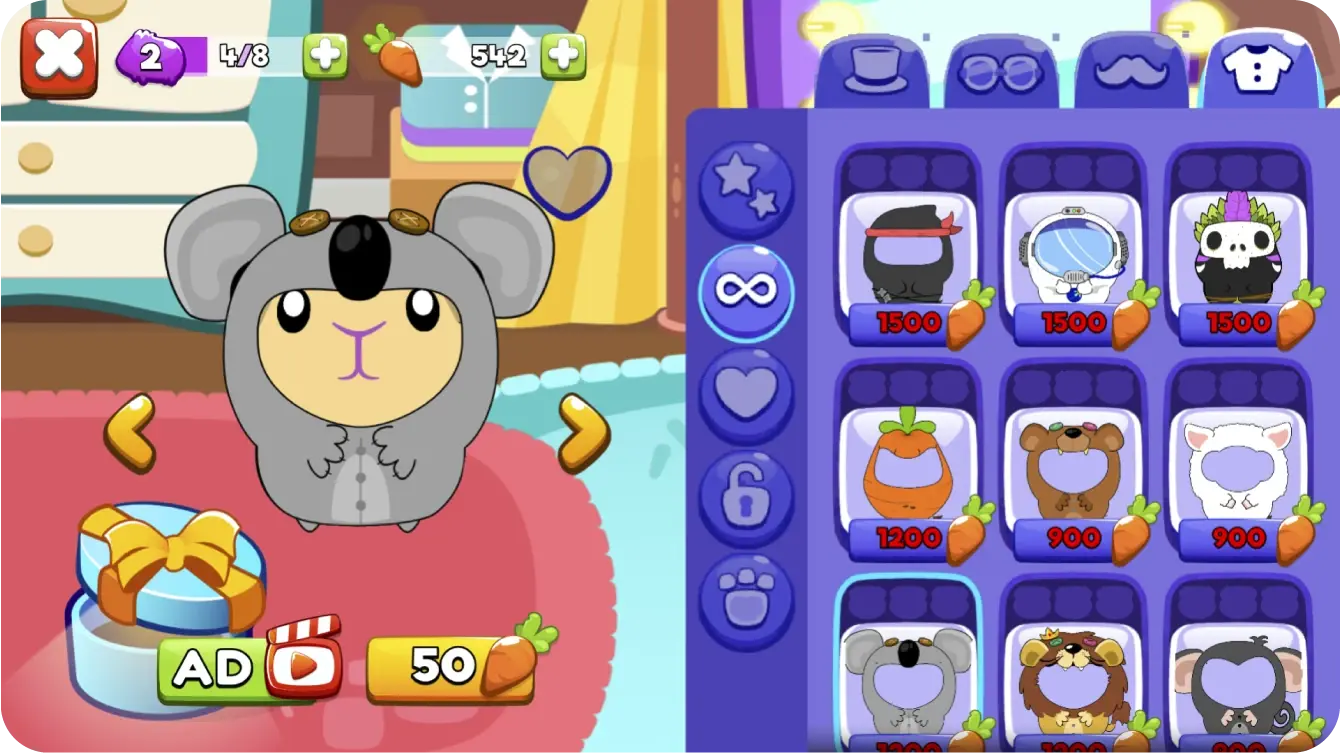Open the favorites heart filter
1340x753 pixels.
point(746,392)
